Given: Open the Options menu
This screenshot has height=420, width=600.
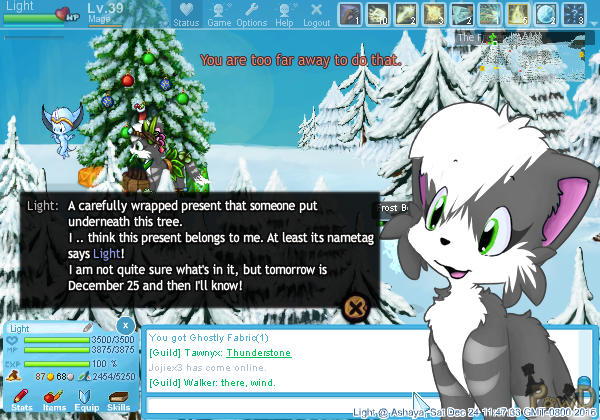Looking at the screenshot, I should point(251,15).
